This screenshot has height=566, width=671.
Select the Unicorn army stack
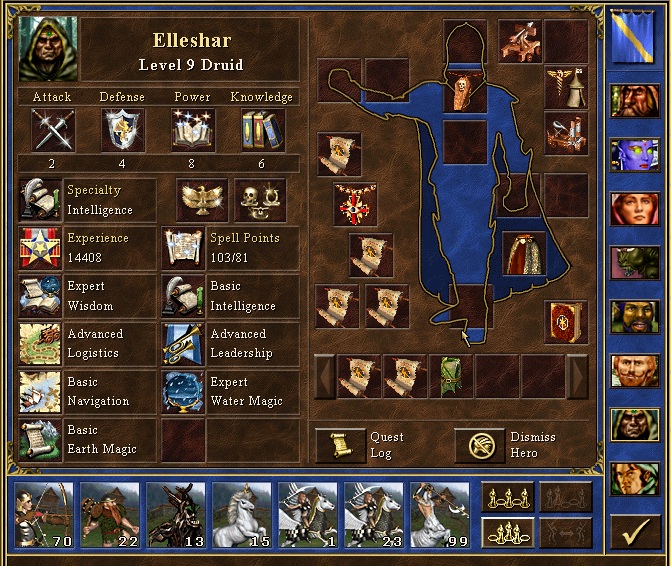[241, 514]
